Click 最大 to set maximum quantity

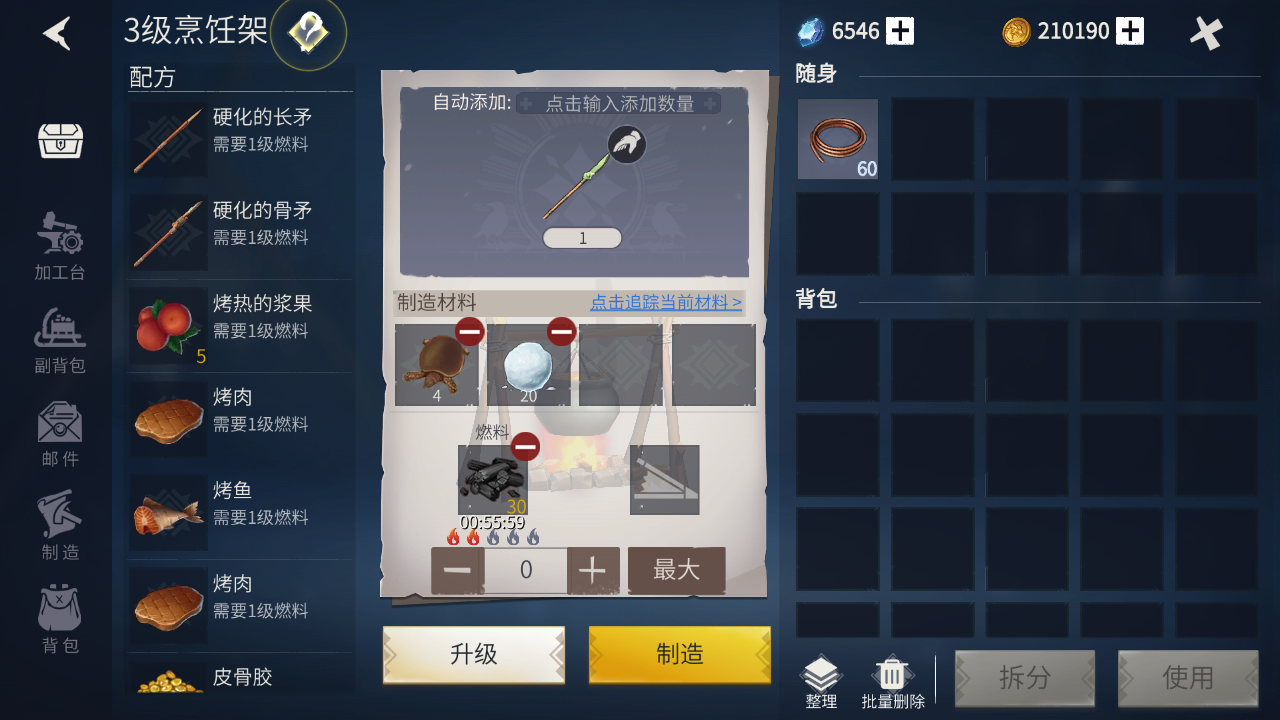pyautogui.click(x=676, y=570)
